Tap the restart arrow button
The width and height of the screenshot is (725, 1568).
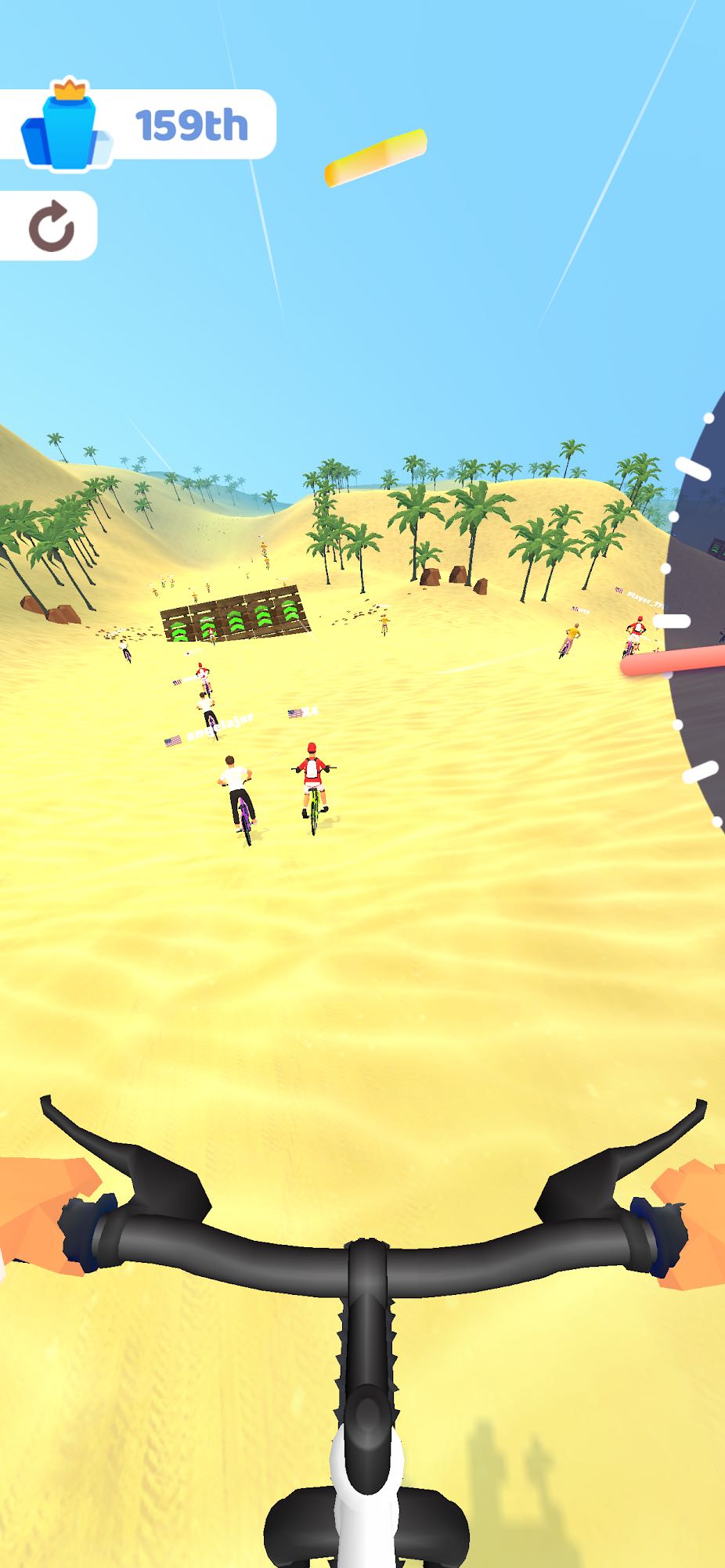[50, 226]
